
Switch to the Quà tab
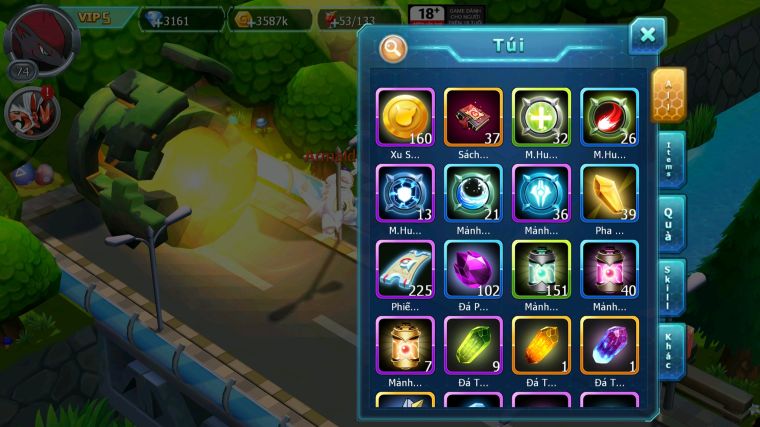[x=668, y=223]
